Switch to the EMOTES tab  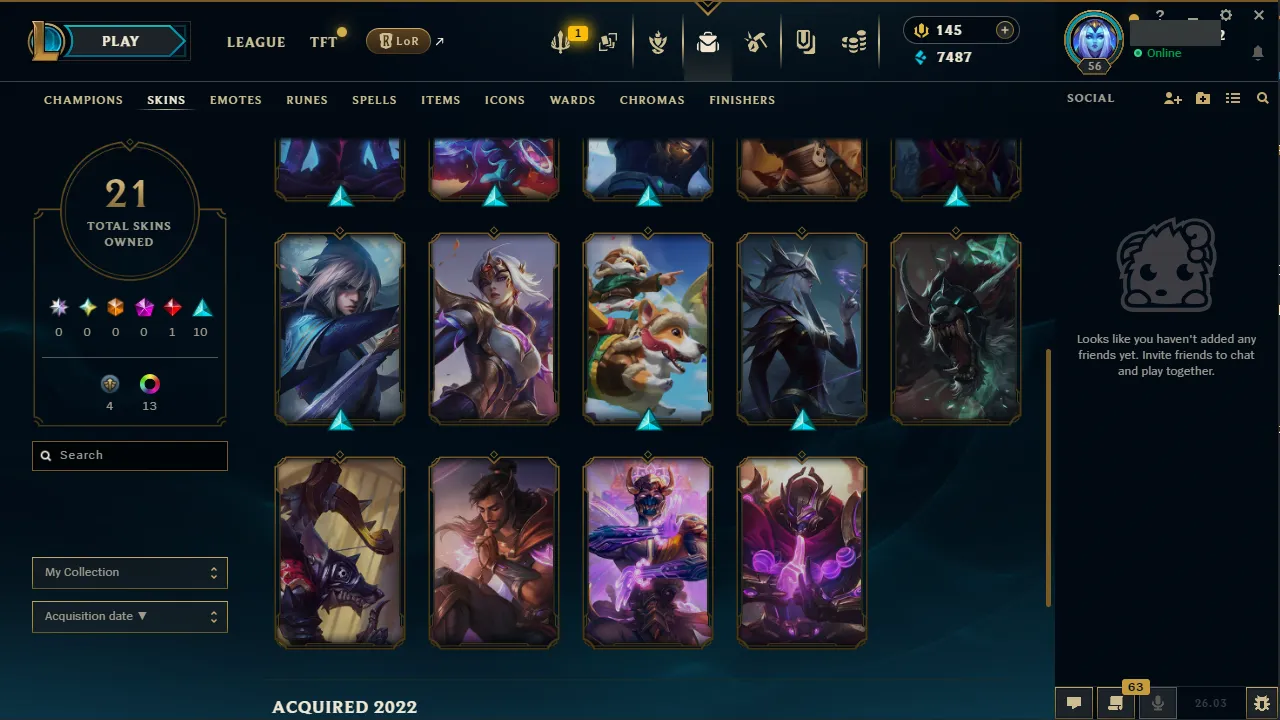[235, 100]
